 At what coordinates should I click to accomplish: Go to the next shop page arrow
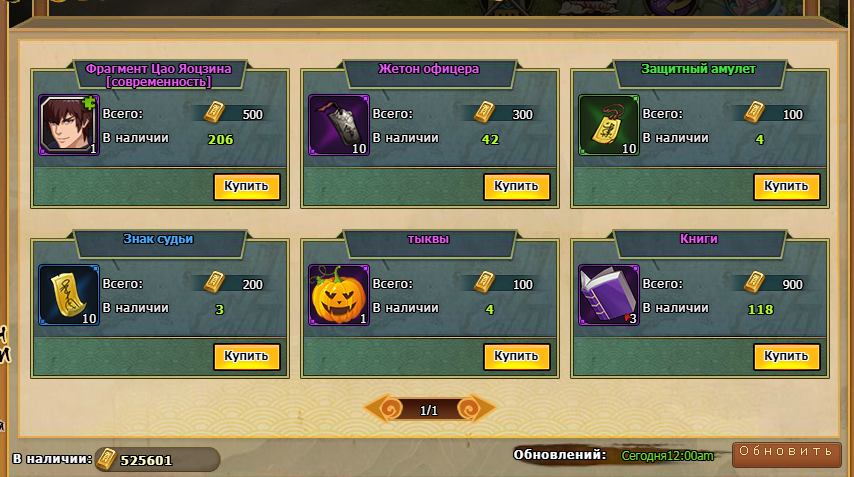(x=480, y=409)
